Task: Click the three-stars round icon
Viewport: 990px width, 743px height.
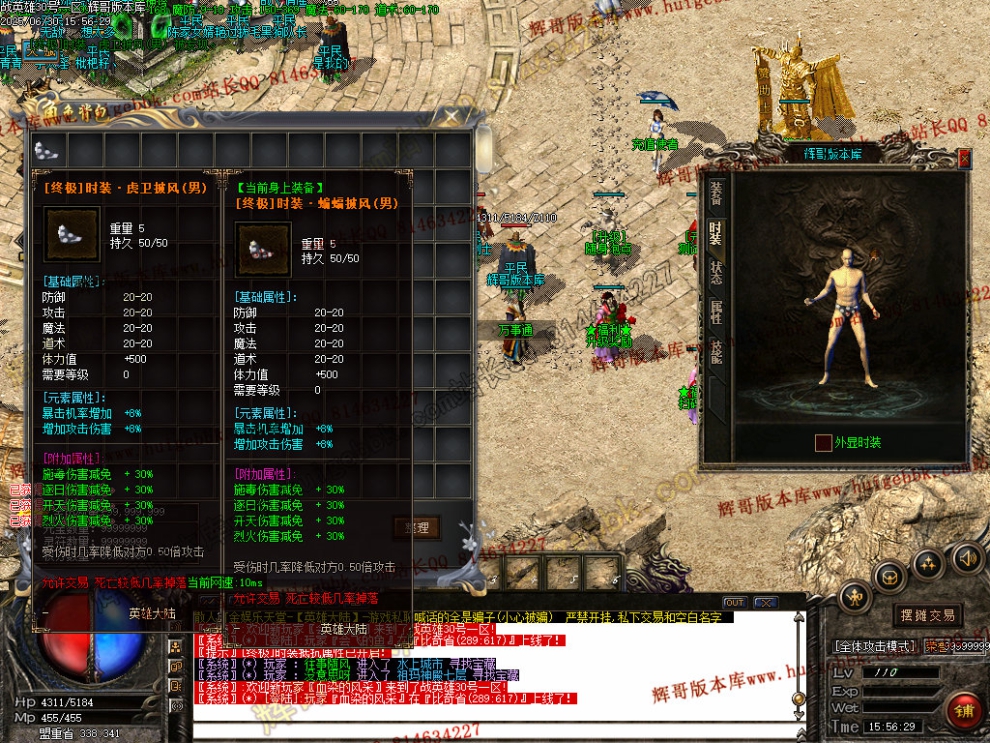Action: (x=929, y=565)
